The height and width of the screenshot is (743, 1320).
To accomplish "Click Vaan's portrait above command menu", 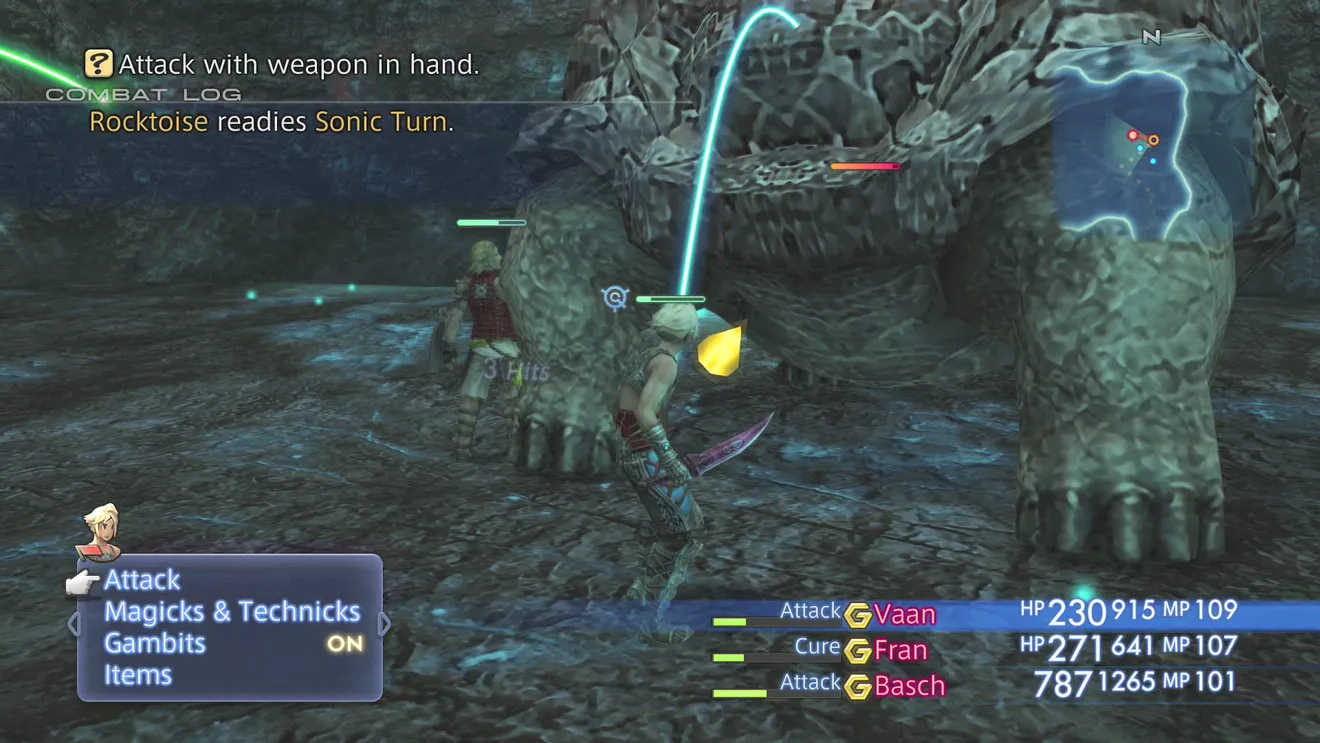I will click(x=100, y=531).
